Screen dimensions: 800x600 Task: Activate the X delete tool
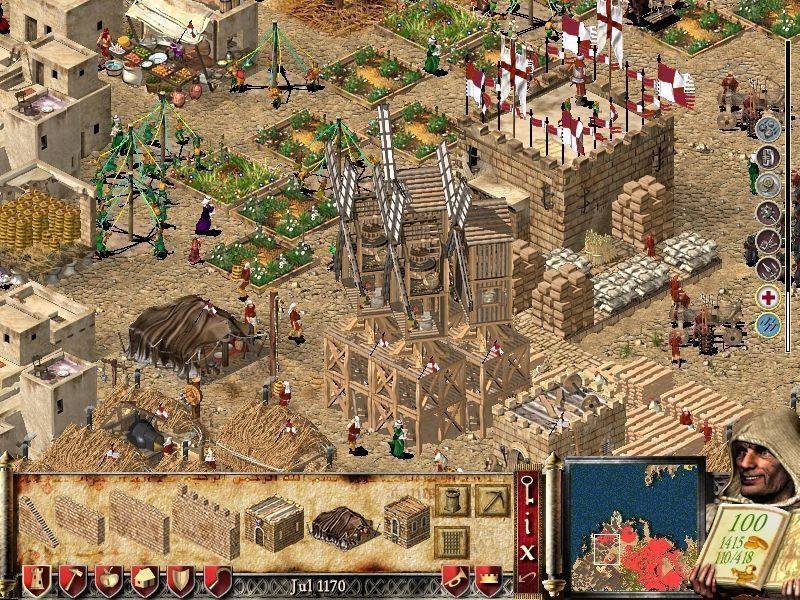click(x=528, y=548)
